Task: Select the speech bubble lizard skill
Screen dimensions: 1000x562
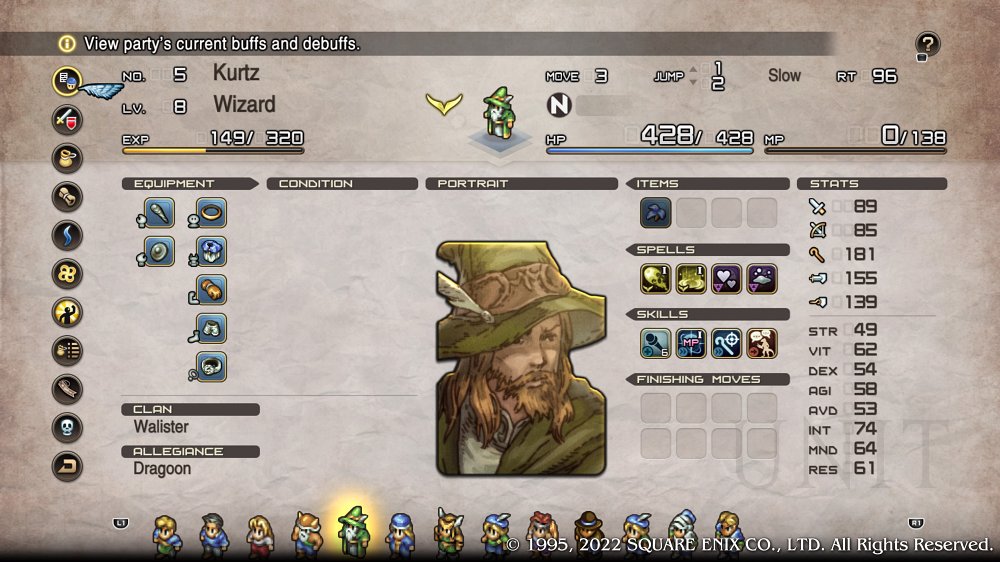Action: [x=761, y=343]
